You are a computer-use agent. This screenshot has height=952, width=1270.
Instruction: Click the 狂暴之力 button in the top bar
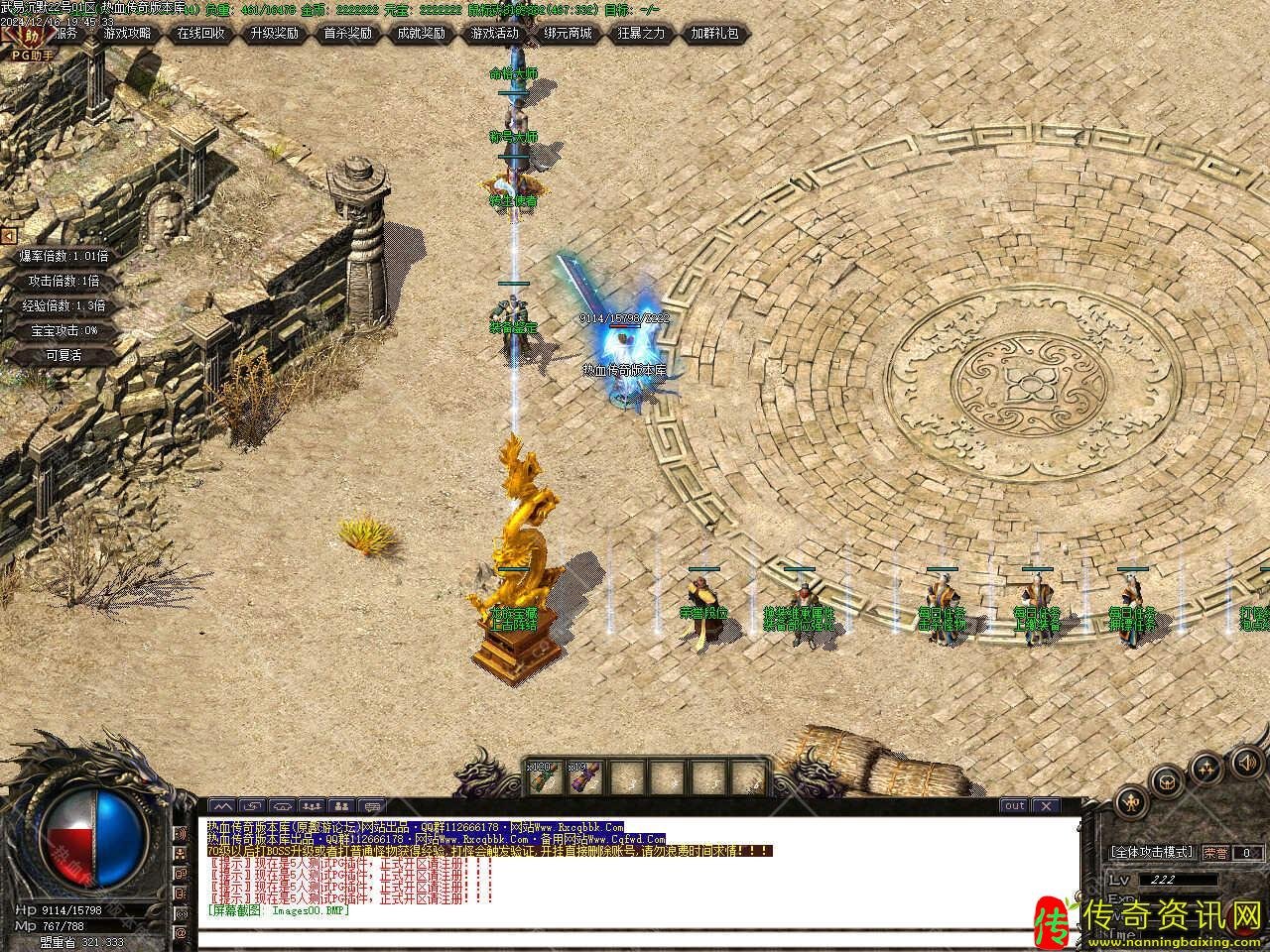coord(638,33)
